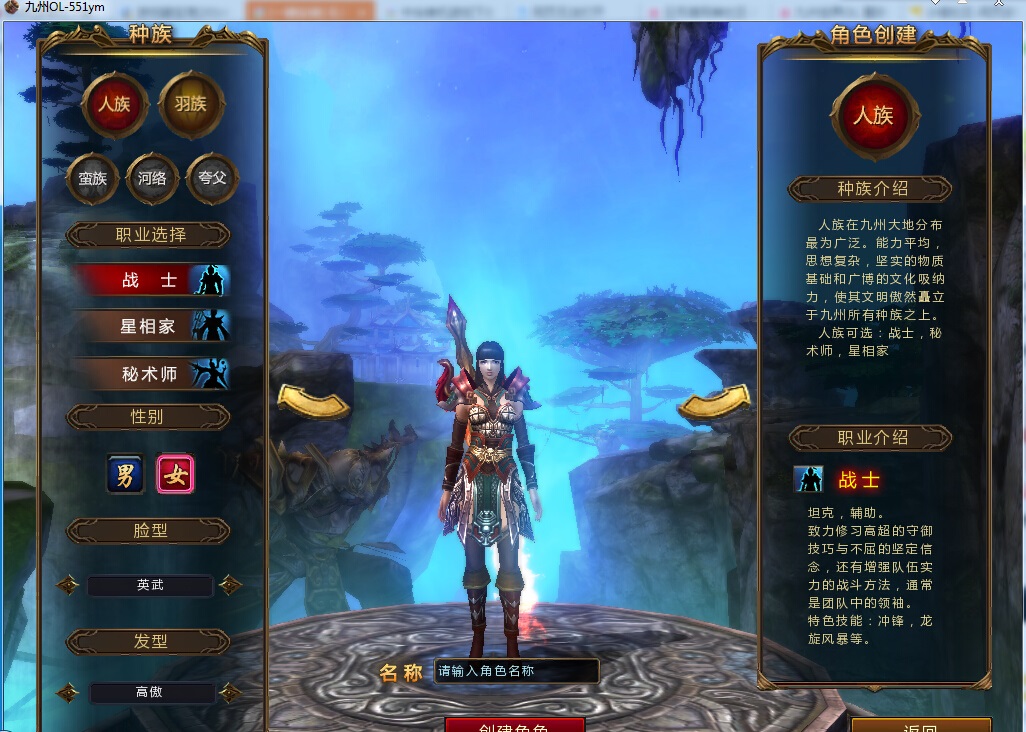Pick the 蛮族 race button
Screen dimensions: 1026x732
[x=92, y=179]
